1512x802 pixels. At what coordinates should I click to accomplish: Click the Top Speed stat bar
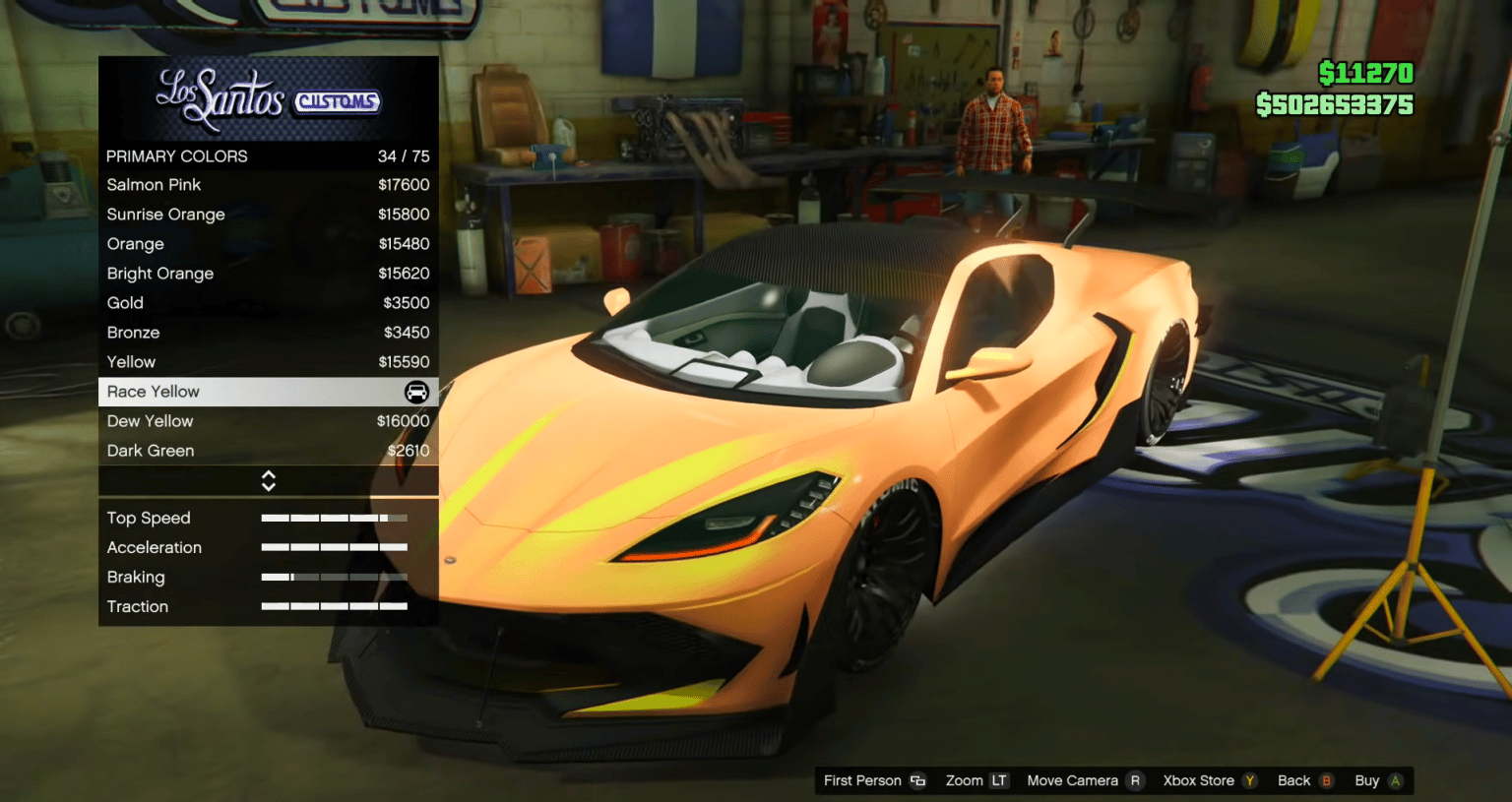pyautogui.click(x=334, y=517)
